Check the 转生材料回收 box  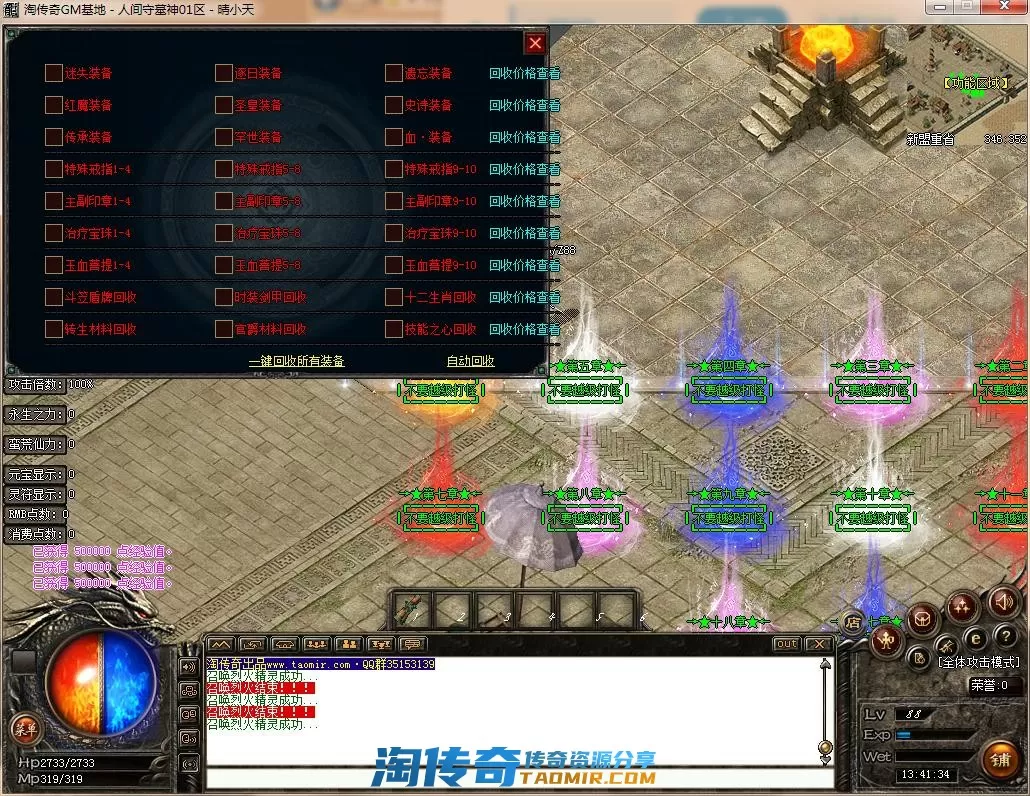coord(54,329)
